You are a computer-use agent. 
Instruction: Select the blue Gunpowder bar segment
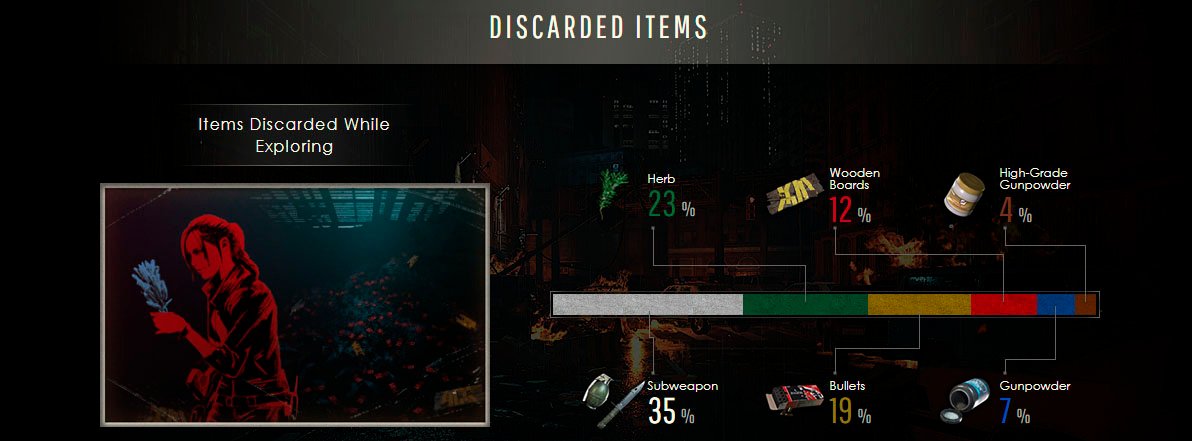[x=1055, y=304]
